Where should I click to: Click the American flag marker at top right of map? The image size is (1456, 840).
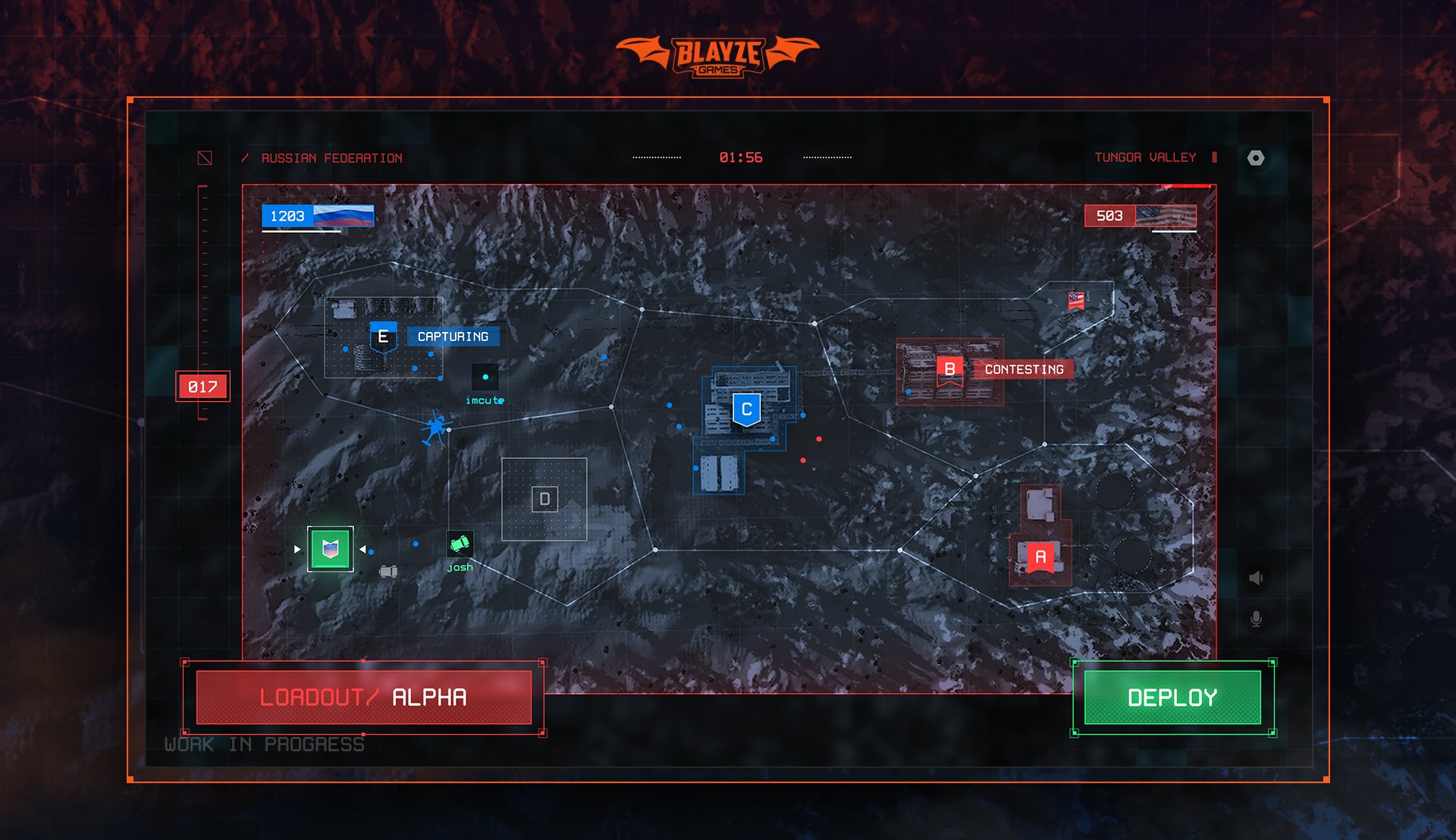point(1077,299)
